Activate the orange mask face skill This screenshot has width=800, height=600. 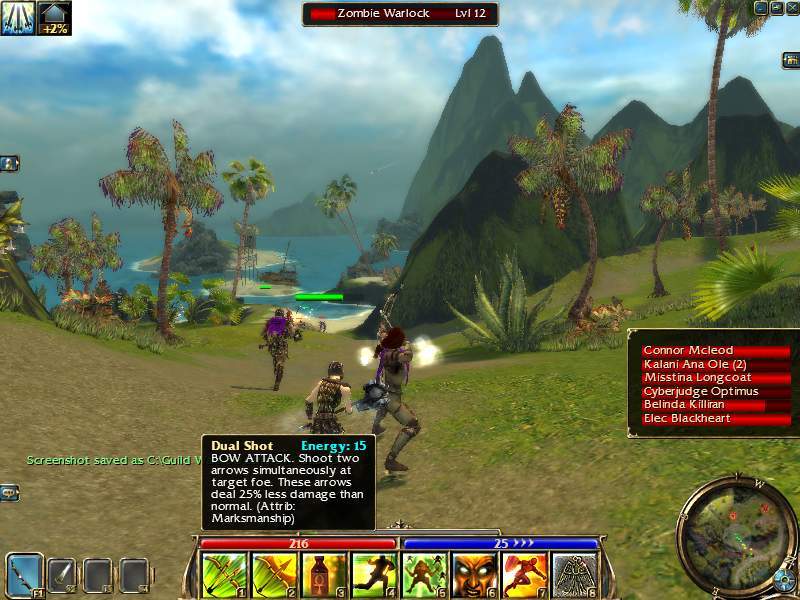point(474,575)
